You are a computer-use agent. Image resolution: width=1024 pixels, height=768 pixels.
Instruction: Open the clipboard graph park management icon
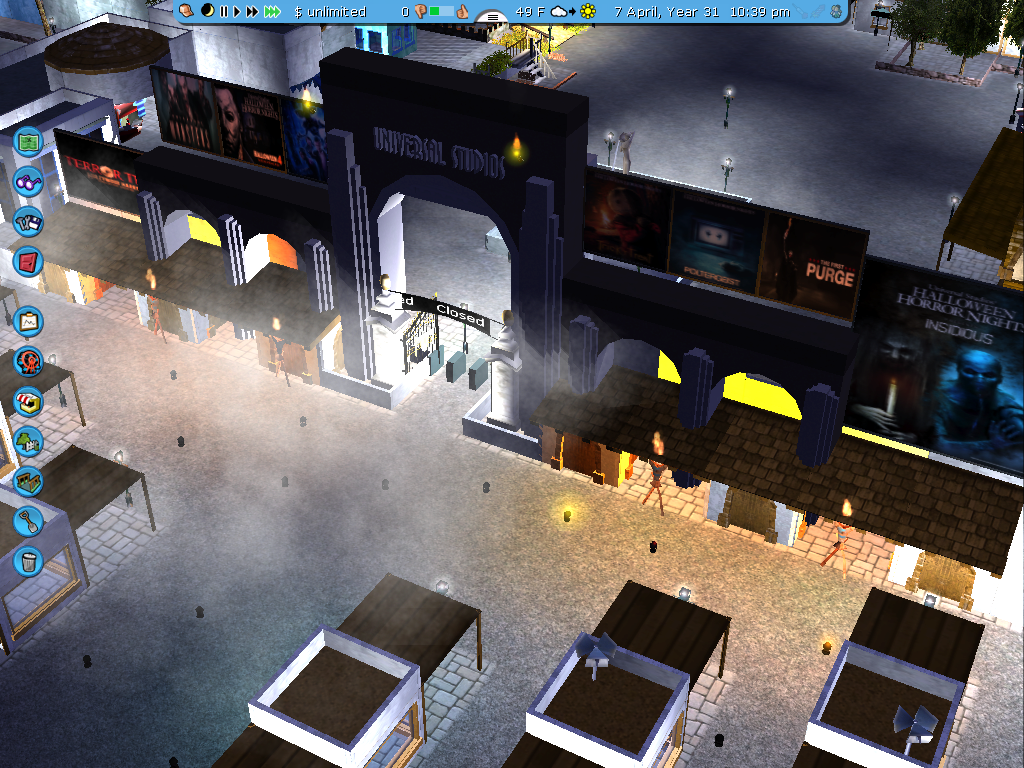(28, 321)
